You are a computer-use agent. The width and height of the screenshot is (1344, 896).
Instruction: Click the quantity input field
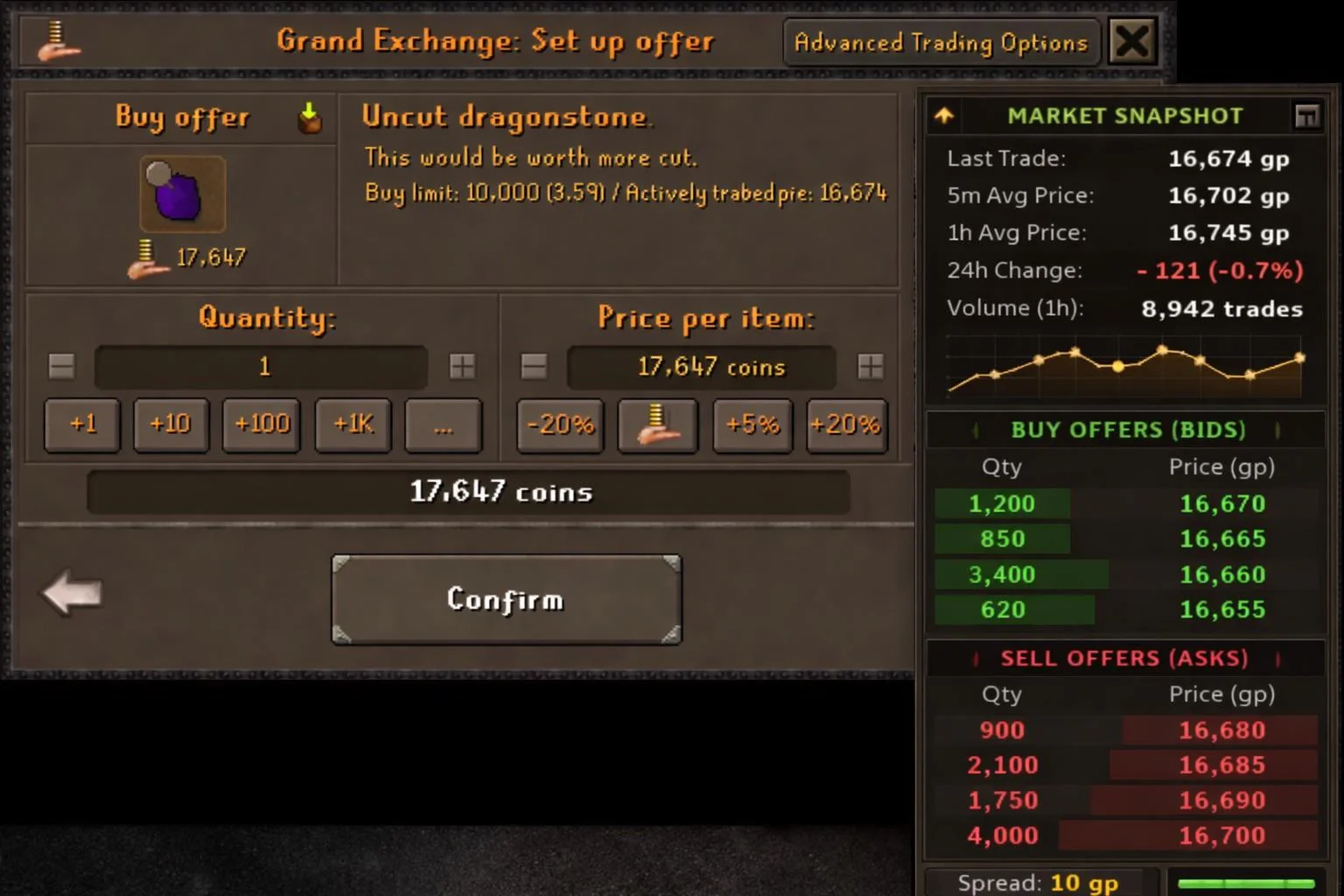pyautogui.click(x=262, y=367)
